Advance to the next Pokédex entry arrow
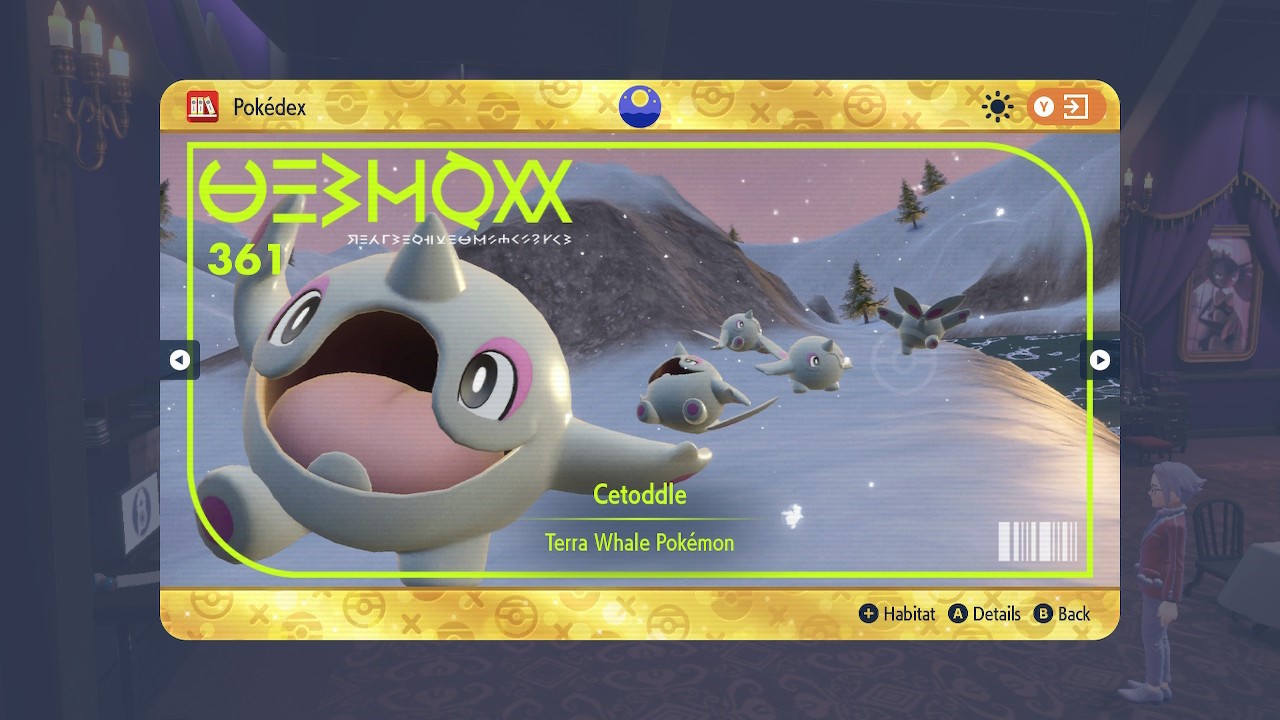The height and width of the screenshot is (720, 1280). [1099, 360]
